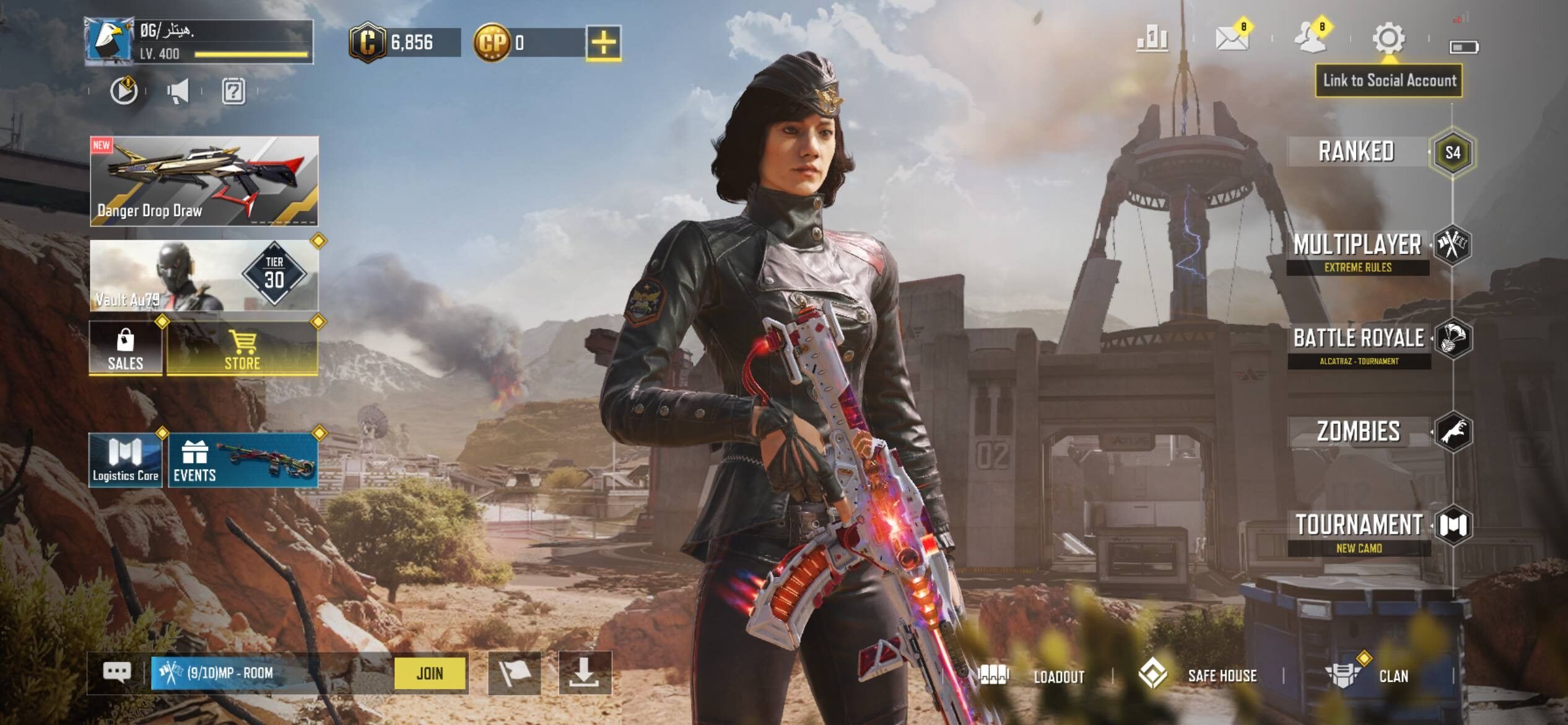View the leaderboard bar chart icon

pyautogui.click(x=1152, y=39)
